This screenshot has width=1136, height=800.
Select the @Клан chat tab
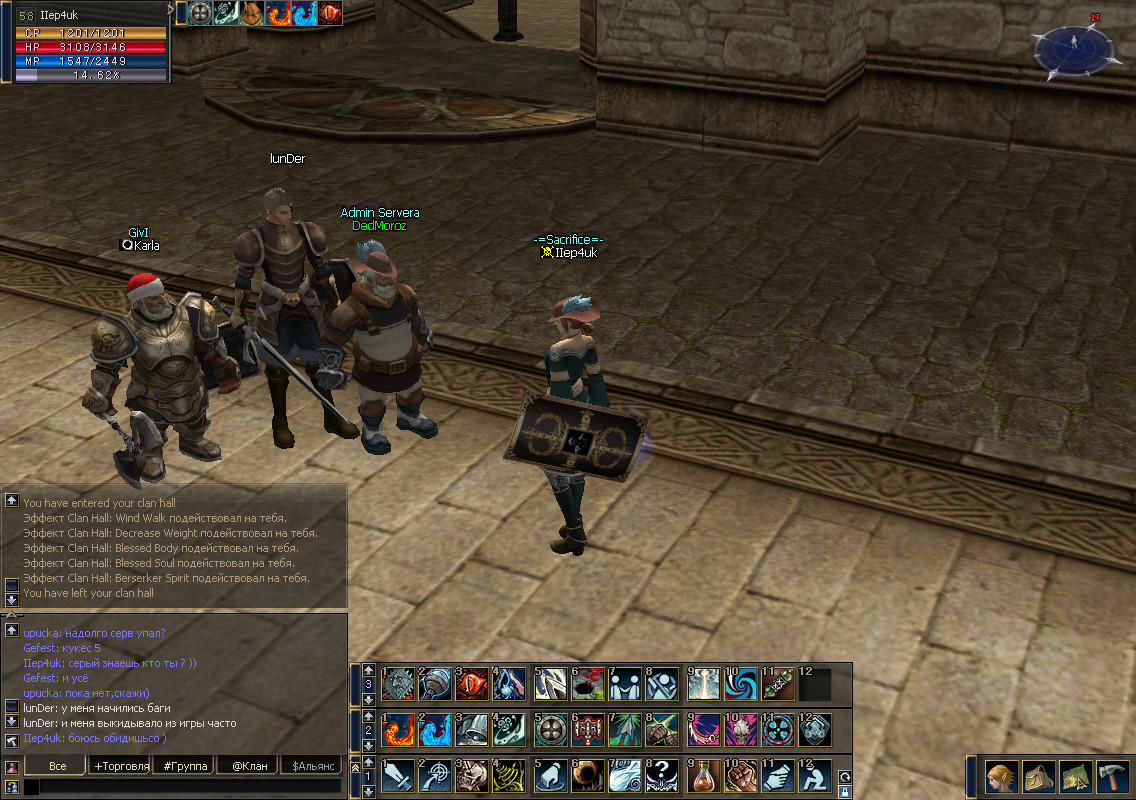247,766
